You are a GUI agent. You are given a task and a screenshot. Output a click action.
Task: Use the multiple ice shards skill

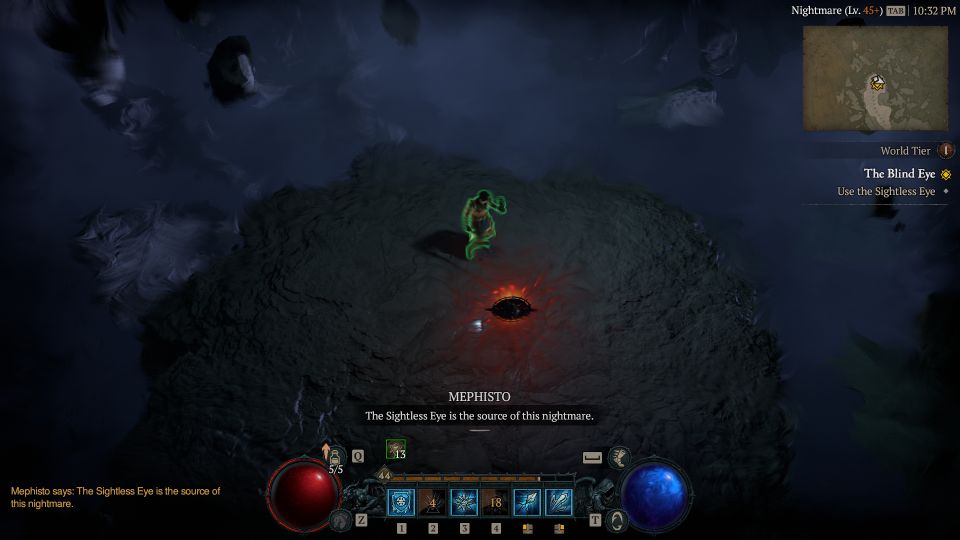[559, 502]
